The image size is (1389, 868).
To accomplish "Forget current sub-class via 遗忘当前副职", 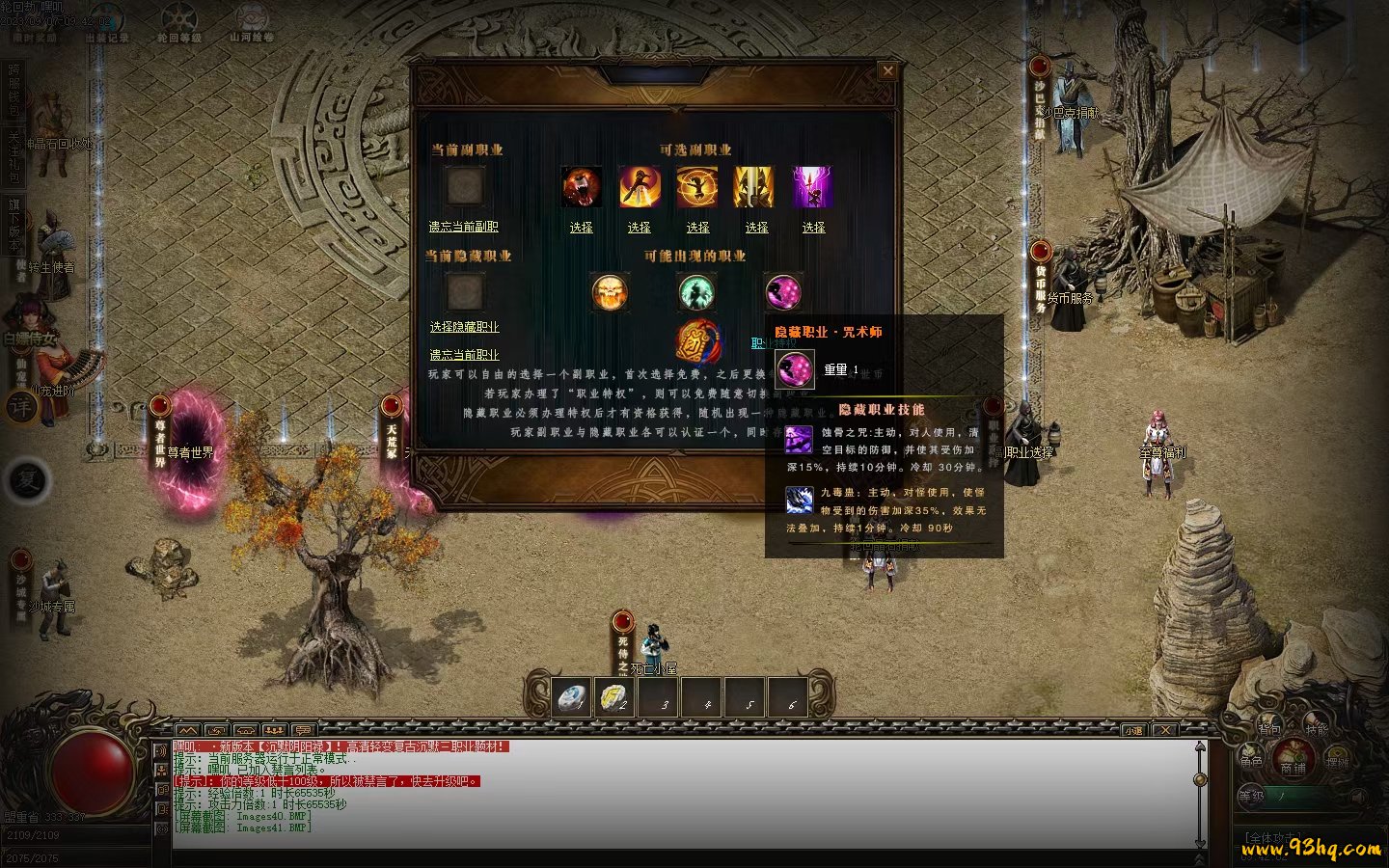I will click(463, 227).
